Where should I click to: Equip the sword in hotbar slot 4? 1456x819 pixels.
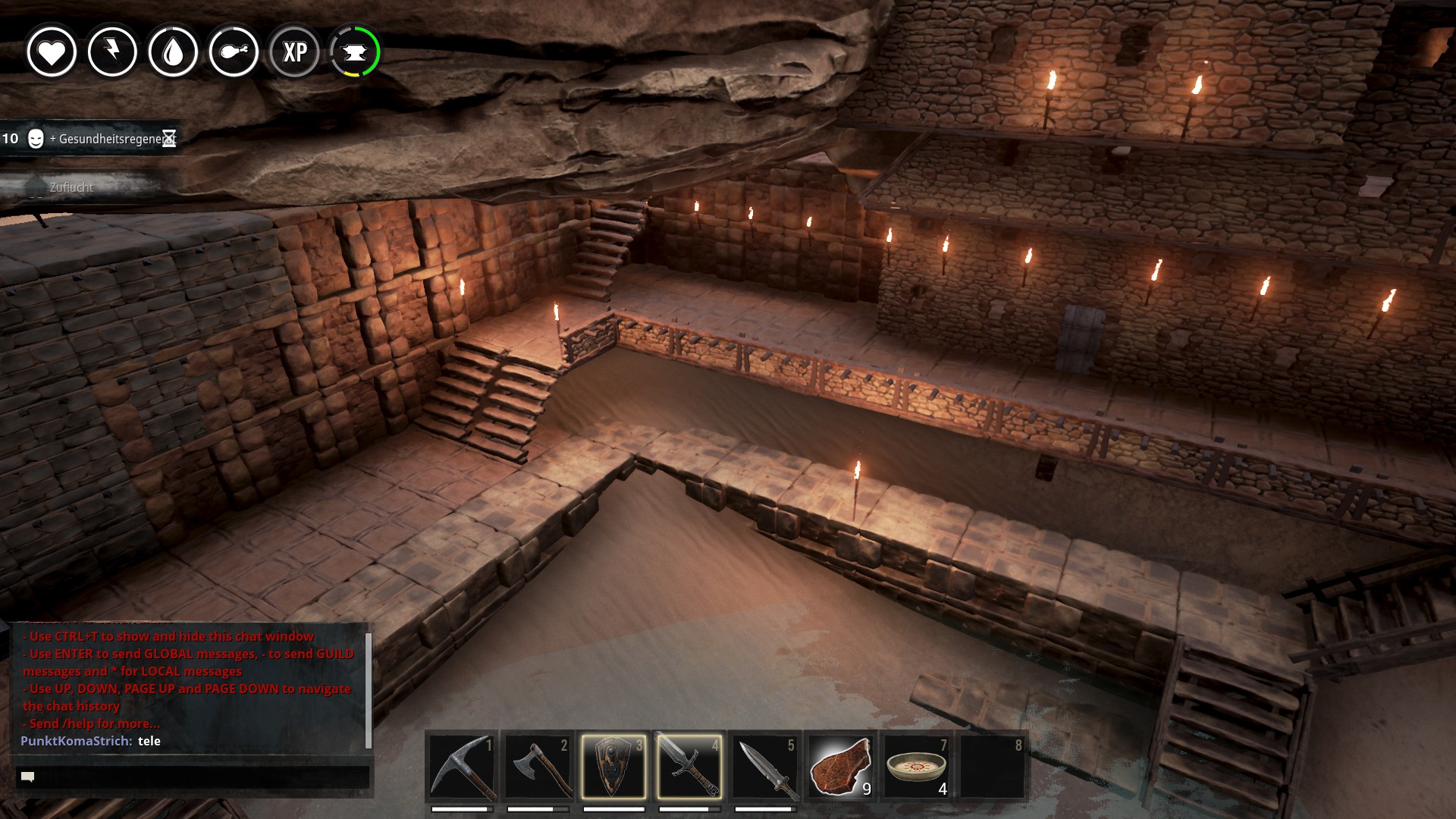click(x=689, y=766)
